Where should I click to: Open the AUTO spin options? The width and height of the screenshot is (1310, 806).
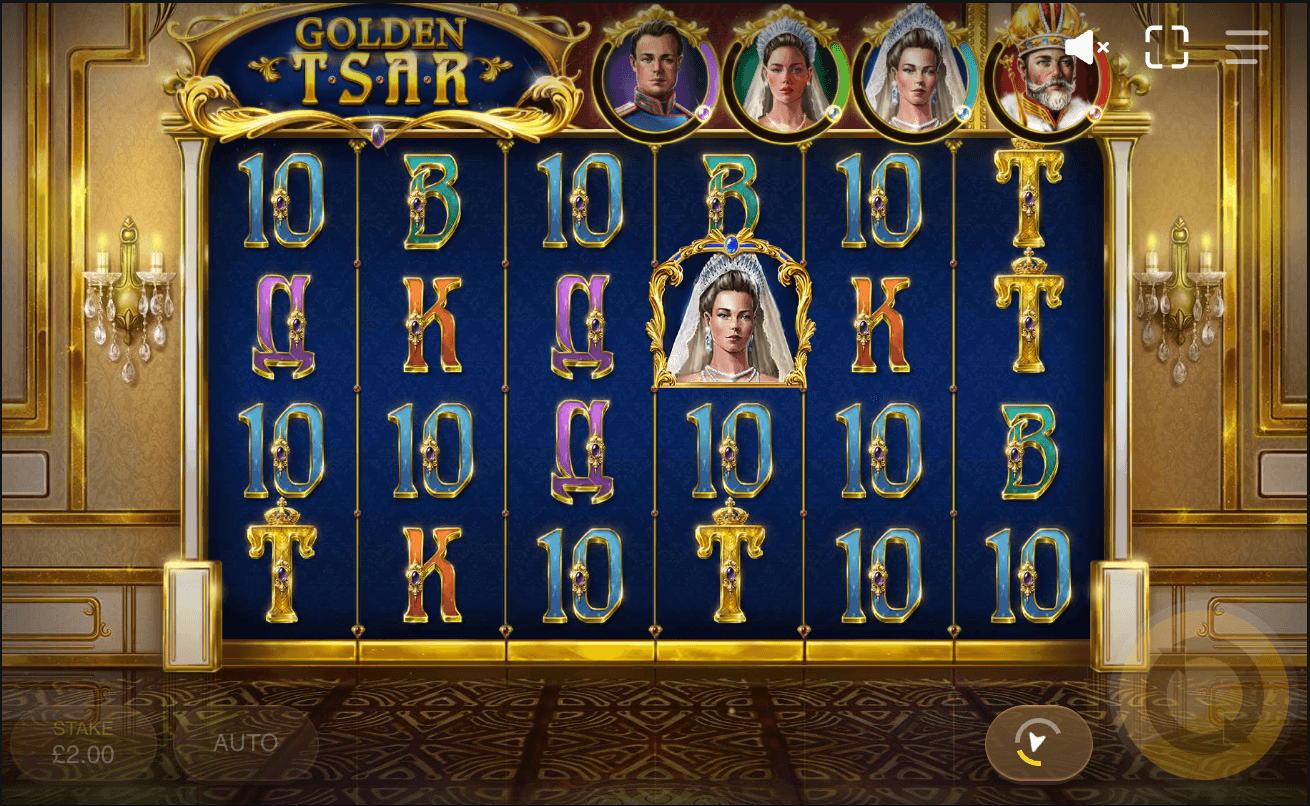tap(245, 743)
